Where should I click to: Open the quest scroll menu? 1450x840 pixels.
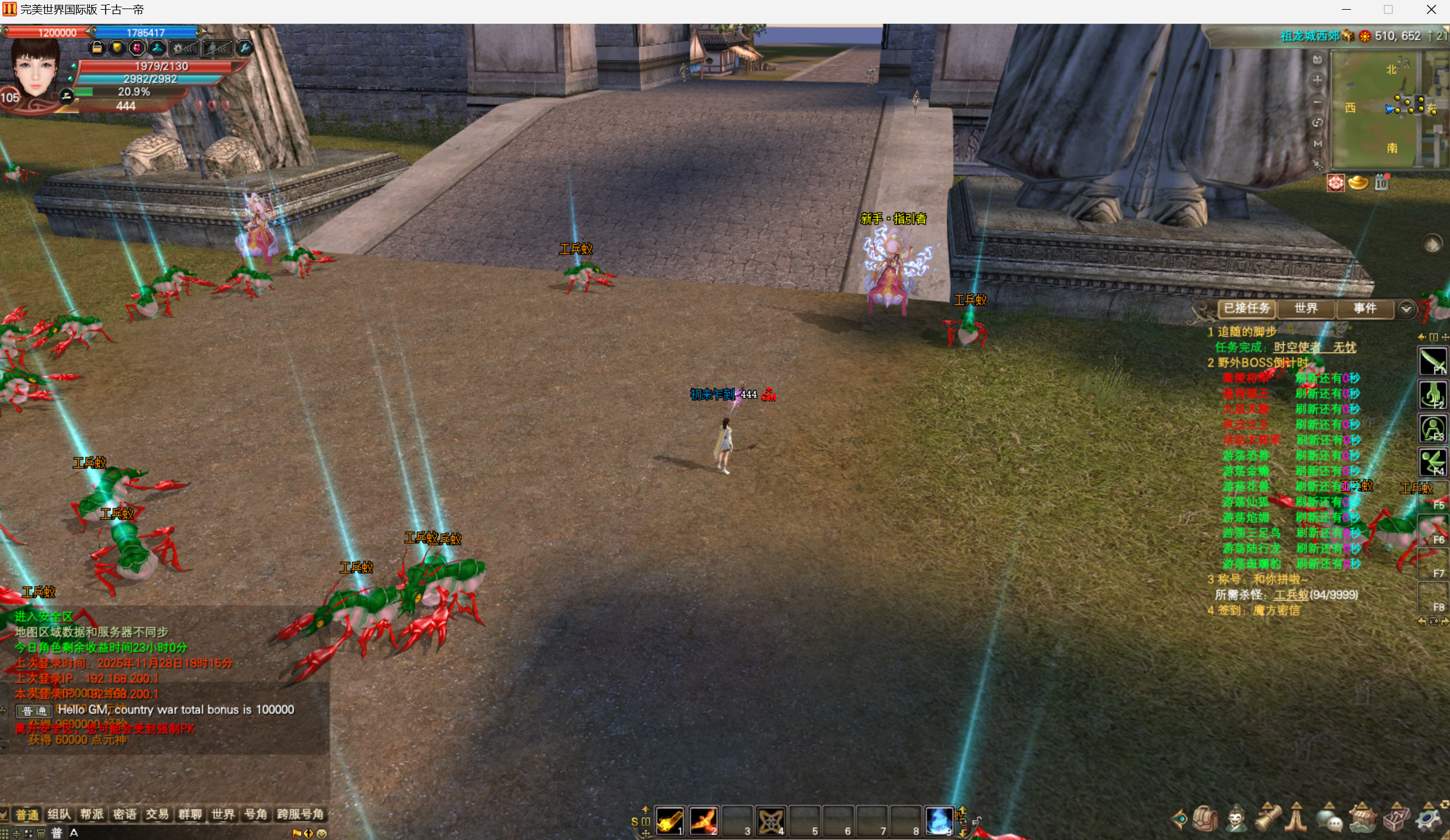pyautogui.click(x=1268, y=819)
